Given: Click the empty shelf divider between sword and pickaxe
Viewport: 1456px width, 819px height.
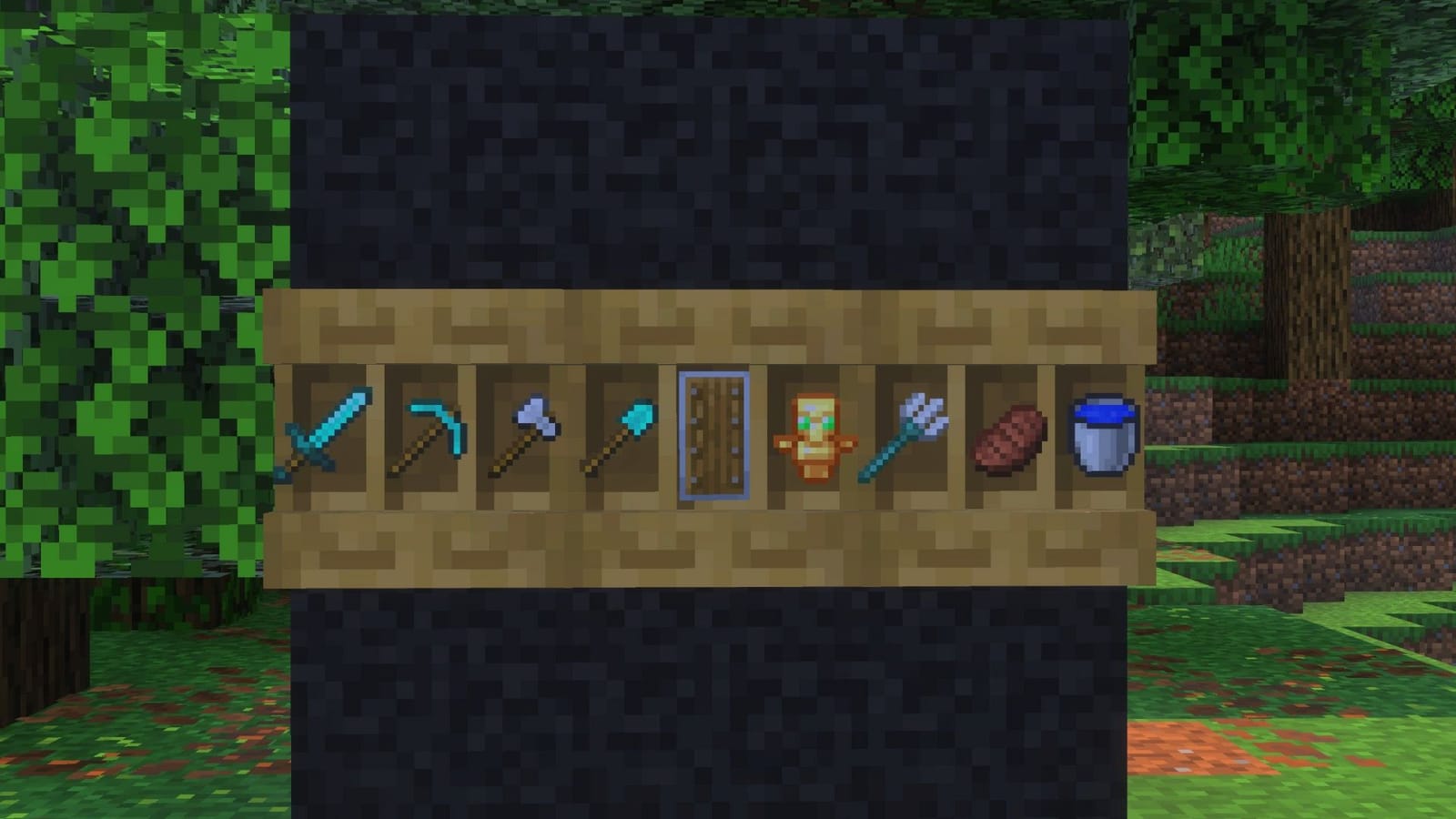Looking at the screenshot, I should (x=376, y=437).
